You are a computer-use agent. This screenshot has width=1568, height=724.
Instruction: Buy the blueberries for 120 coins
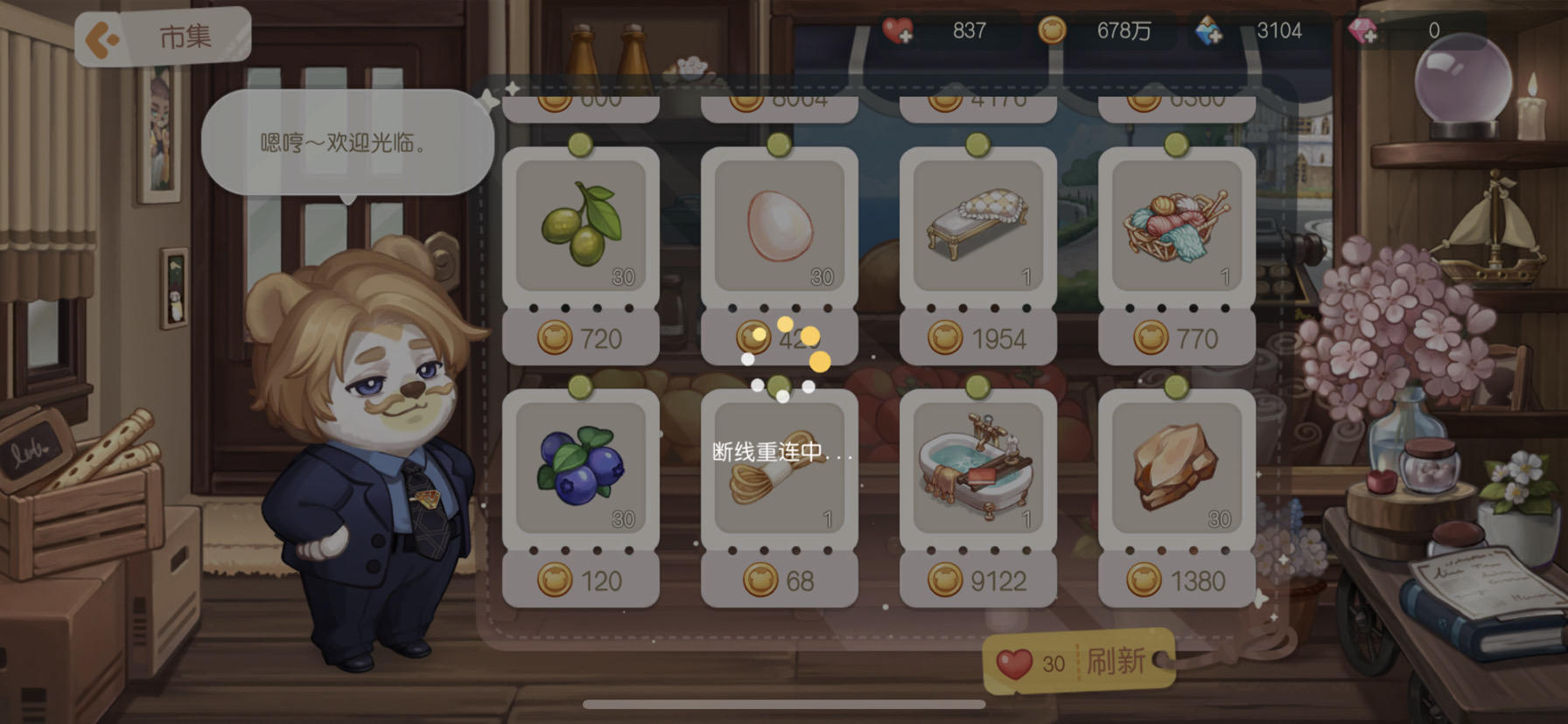[x=580, y=580]
